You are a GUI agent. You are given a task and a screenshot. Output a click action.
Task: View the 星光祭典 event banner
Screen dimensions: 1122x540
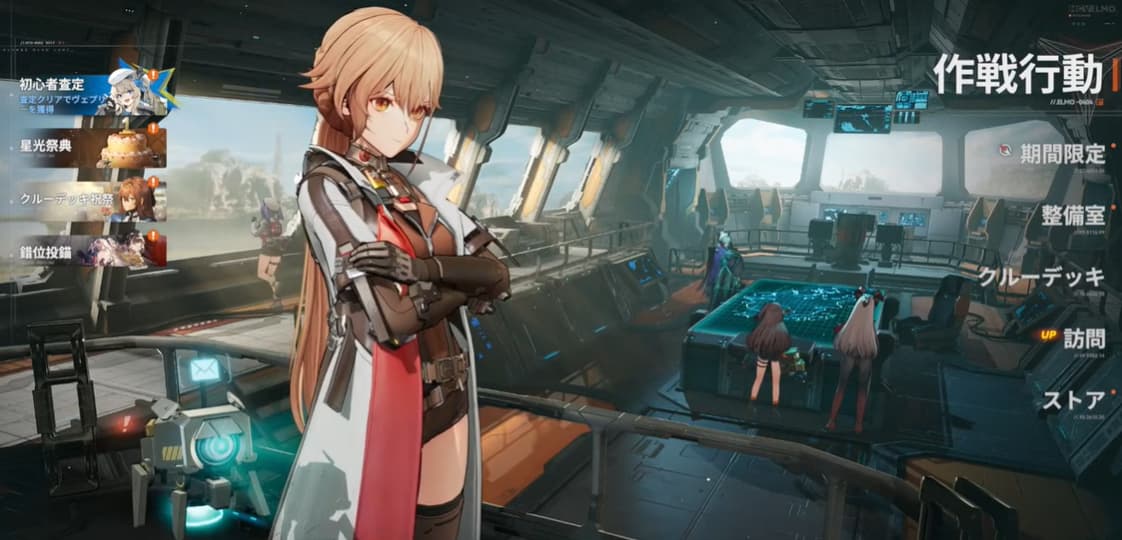pyautogui.click(x=90, y=146)
